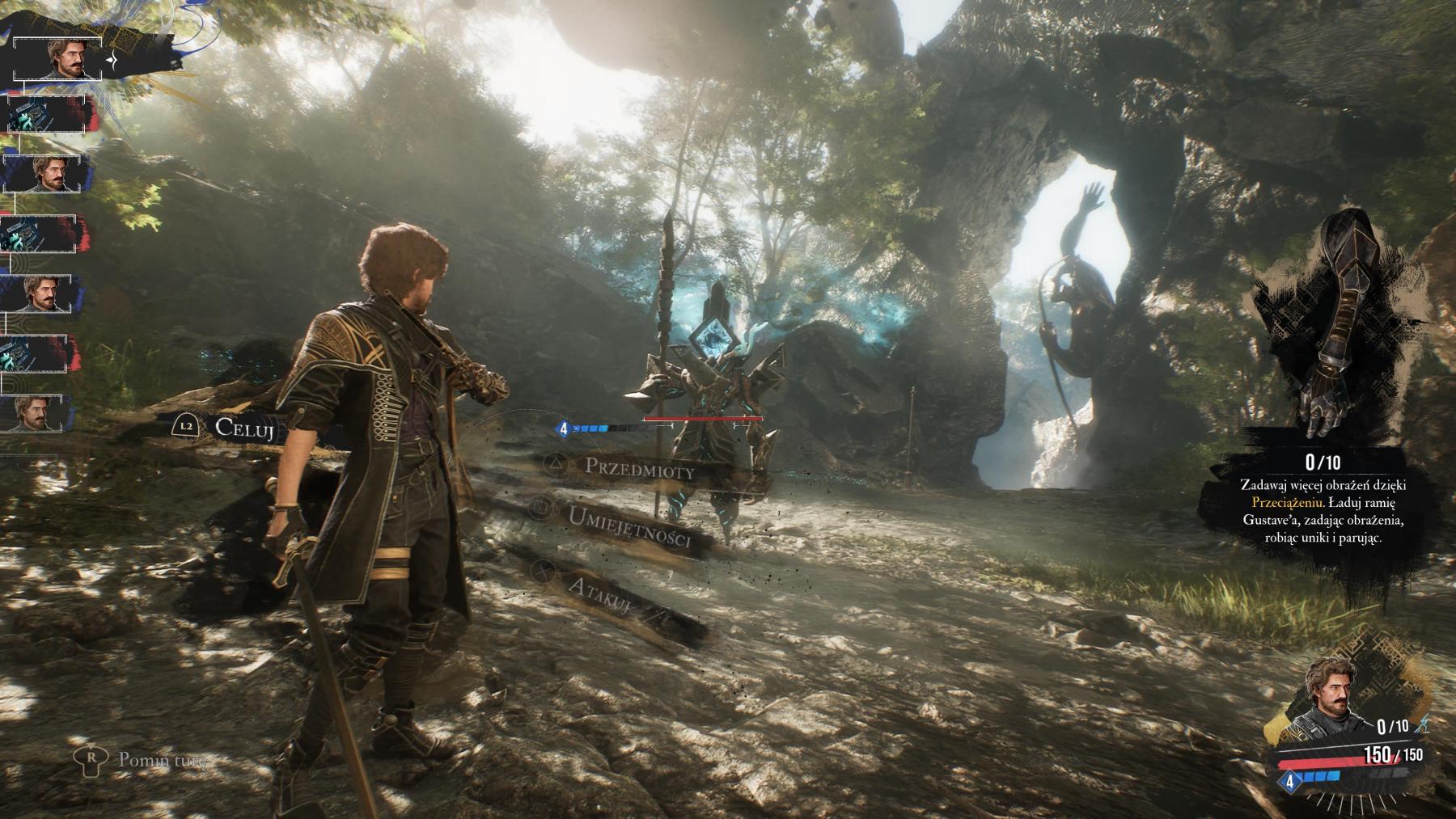
Task: Open the Przedmioty items menu
Action: [x=639, y=467]
